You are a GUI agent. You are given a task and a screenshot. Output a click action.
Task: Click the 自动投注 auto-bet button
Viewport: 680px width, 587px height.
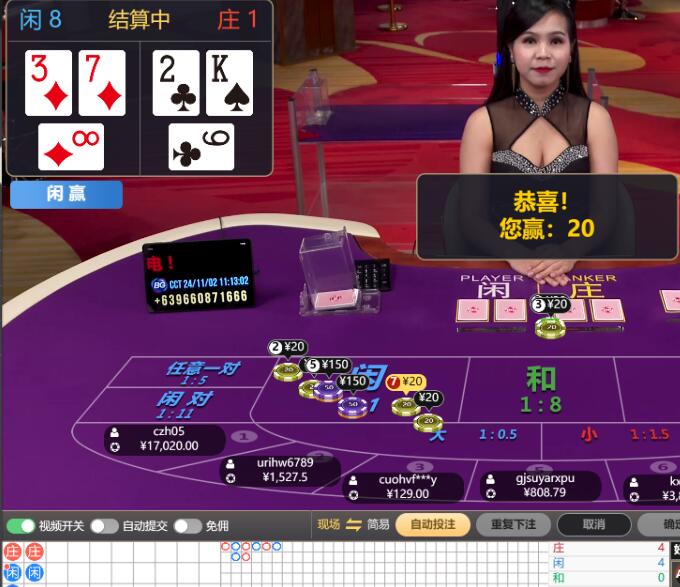click(x=432, y=525)
